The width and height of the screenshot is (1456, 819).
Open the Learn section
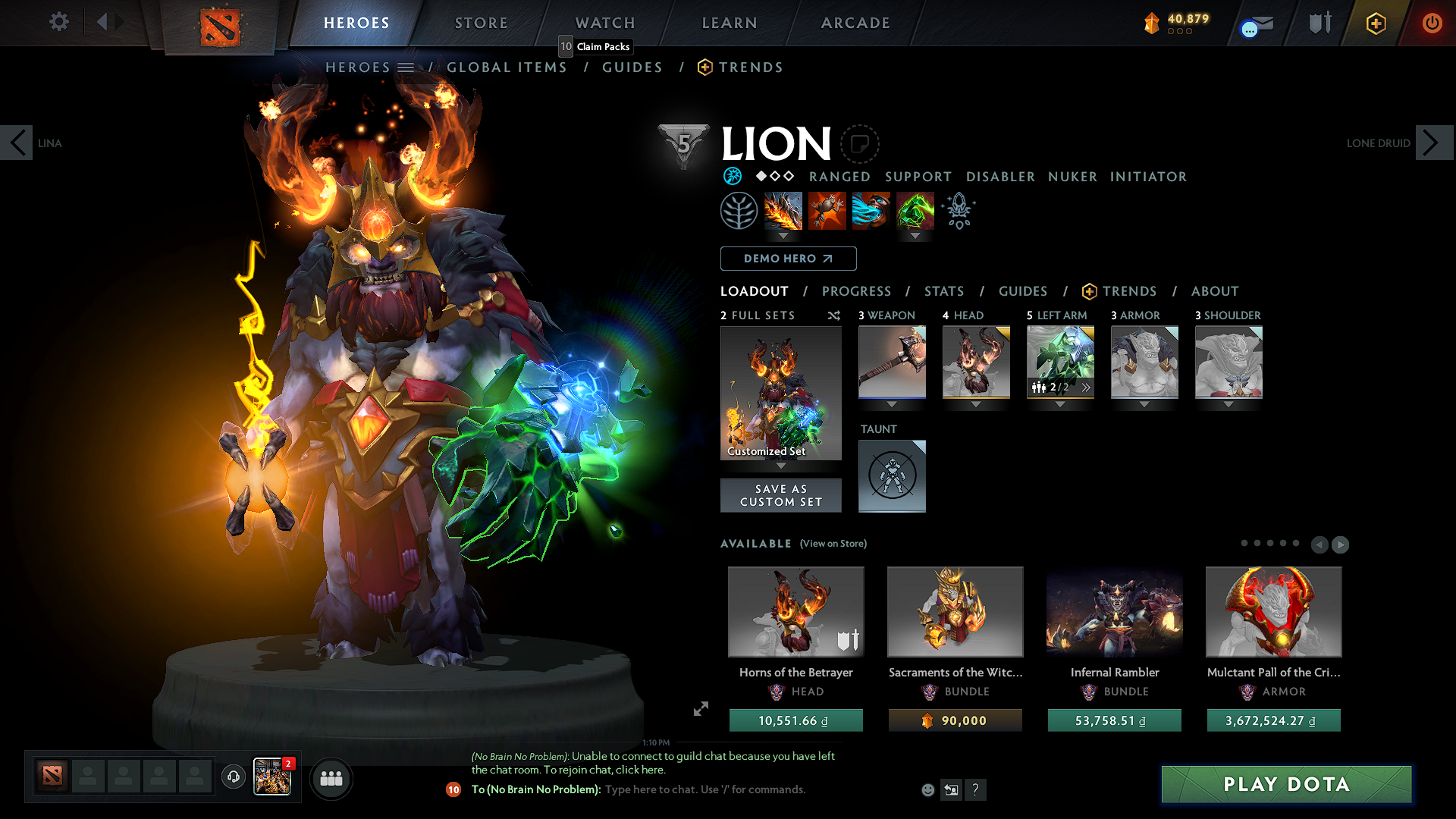coord(729,23)
